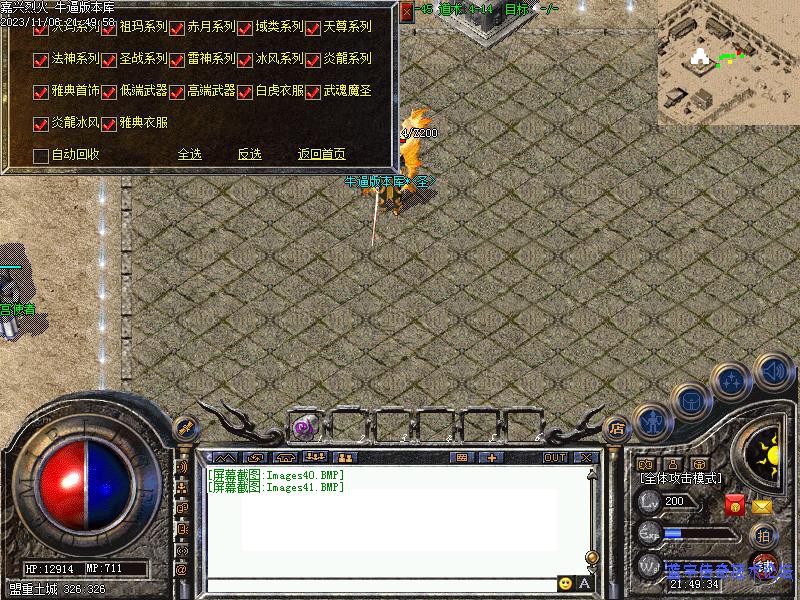Click the 反选 invert-selection link
This screenshot has height=600, width=800.
coord(249,154)
